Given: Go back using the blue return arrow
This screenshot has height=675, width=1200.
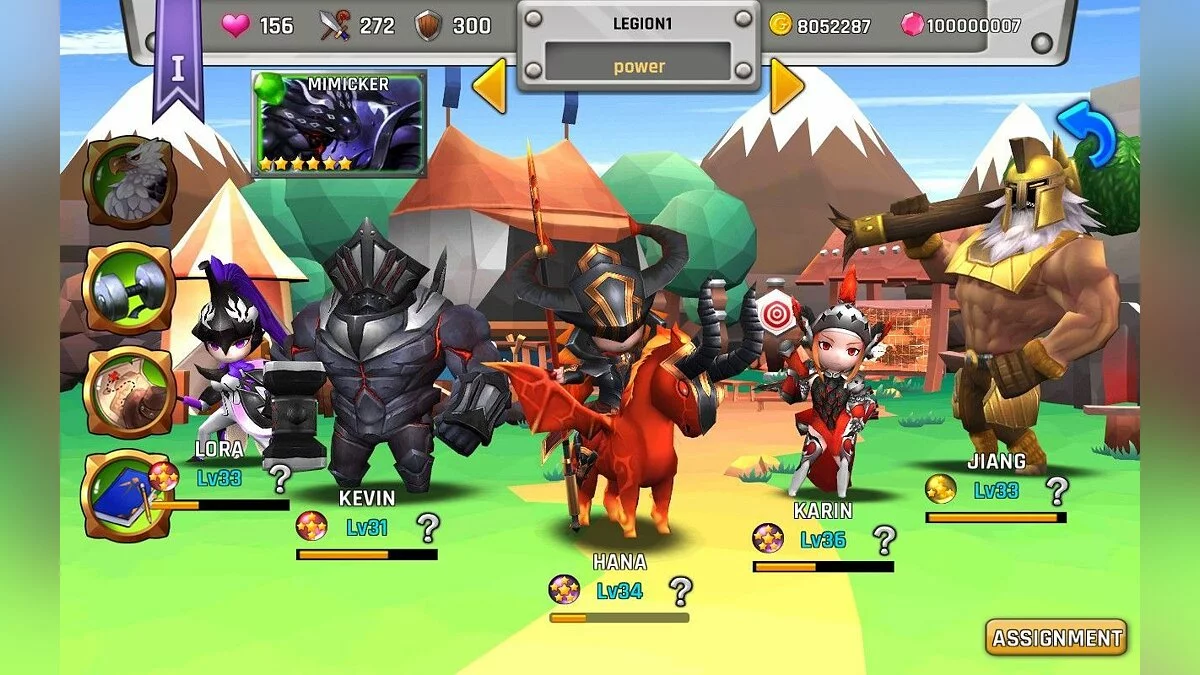Looking at the screenshot, I should coord(1086,133).
